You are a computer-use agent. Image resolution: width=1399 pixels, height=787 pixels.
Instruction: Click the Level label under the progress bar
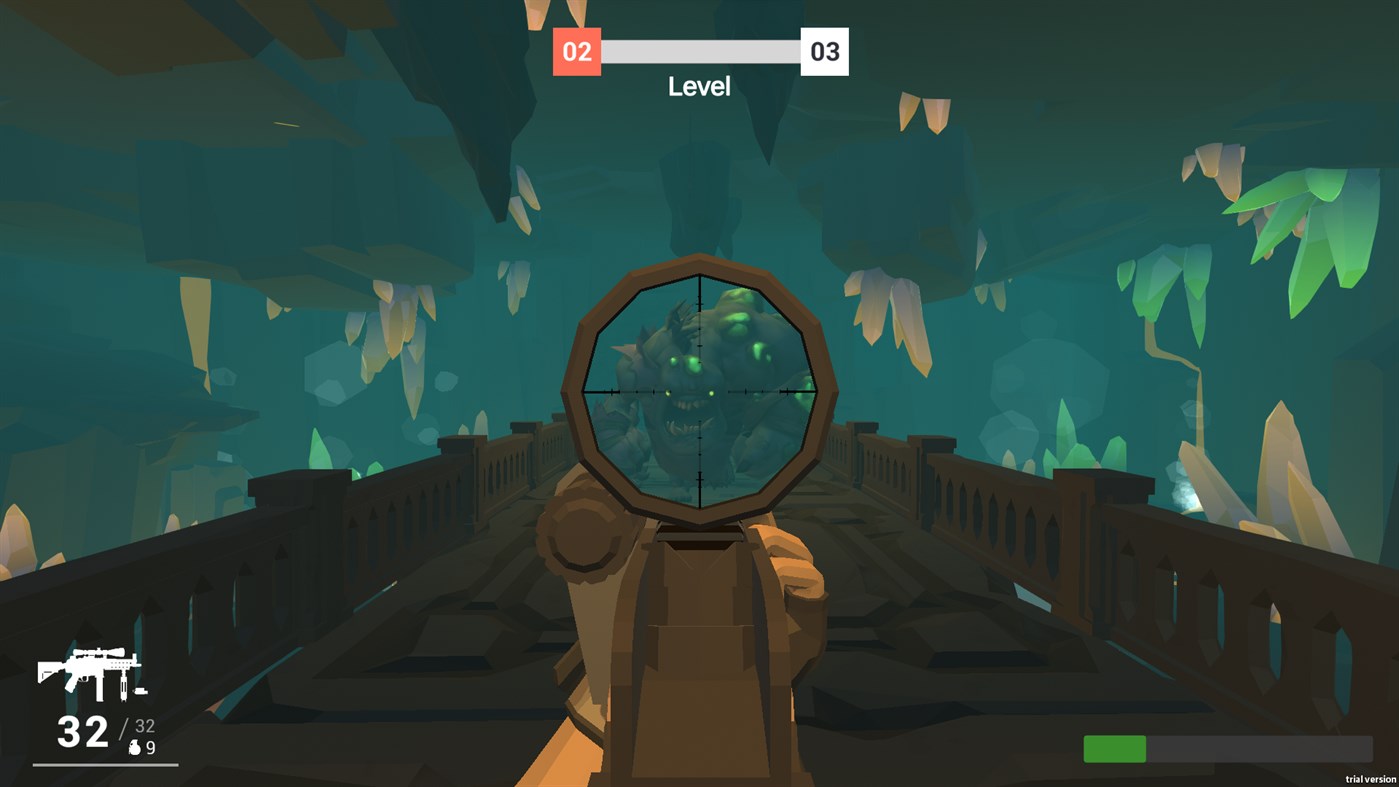[x=699, y=87]
